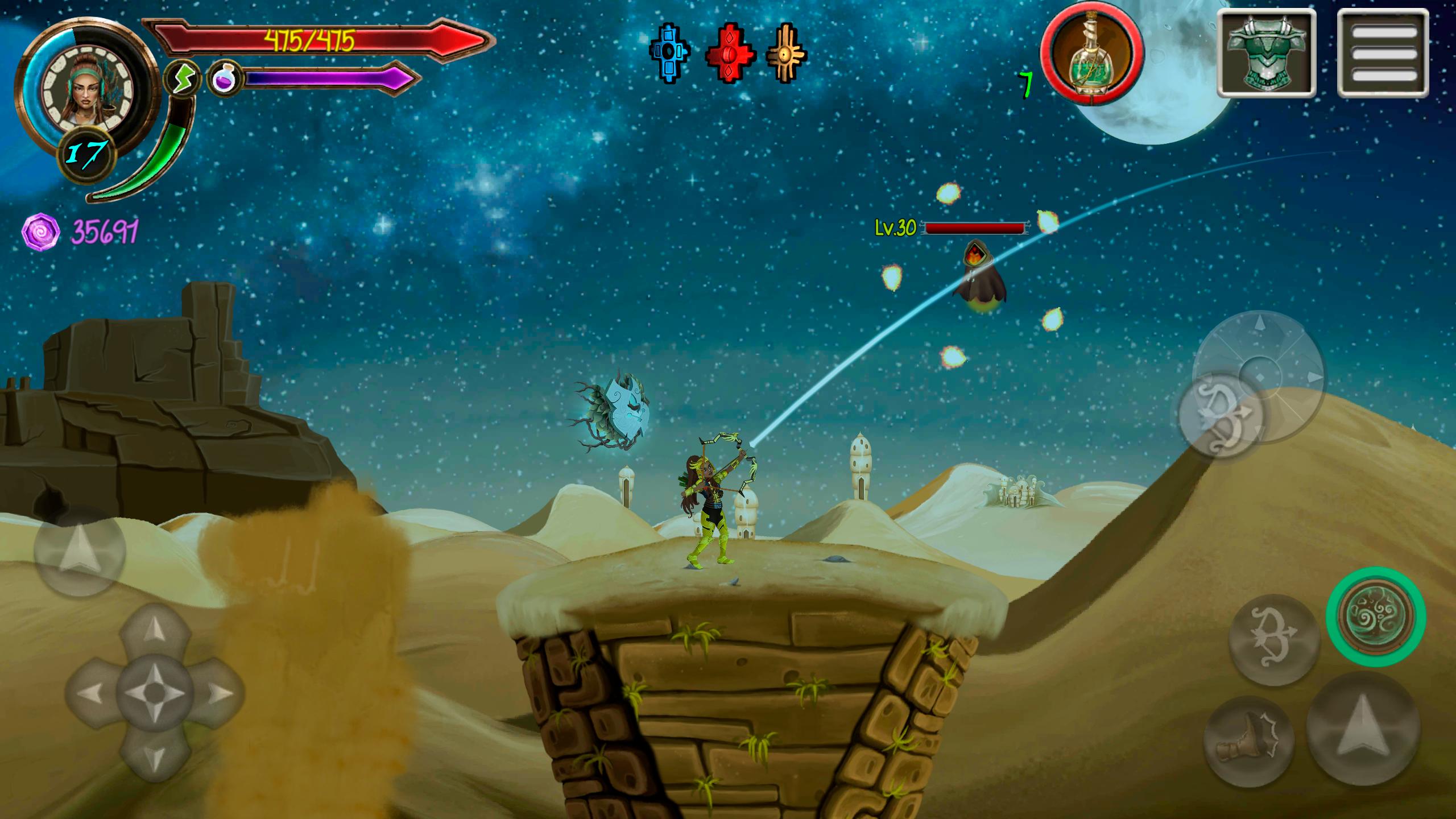The width and height of the screenshot is (1456, 819).
Task: Tap the lightning bolt energy icon
Action: tap(182, 78)
